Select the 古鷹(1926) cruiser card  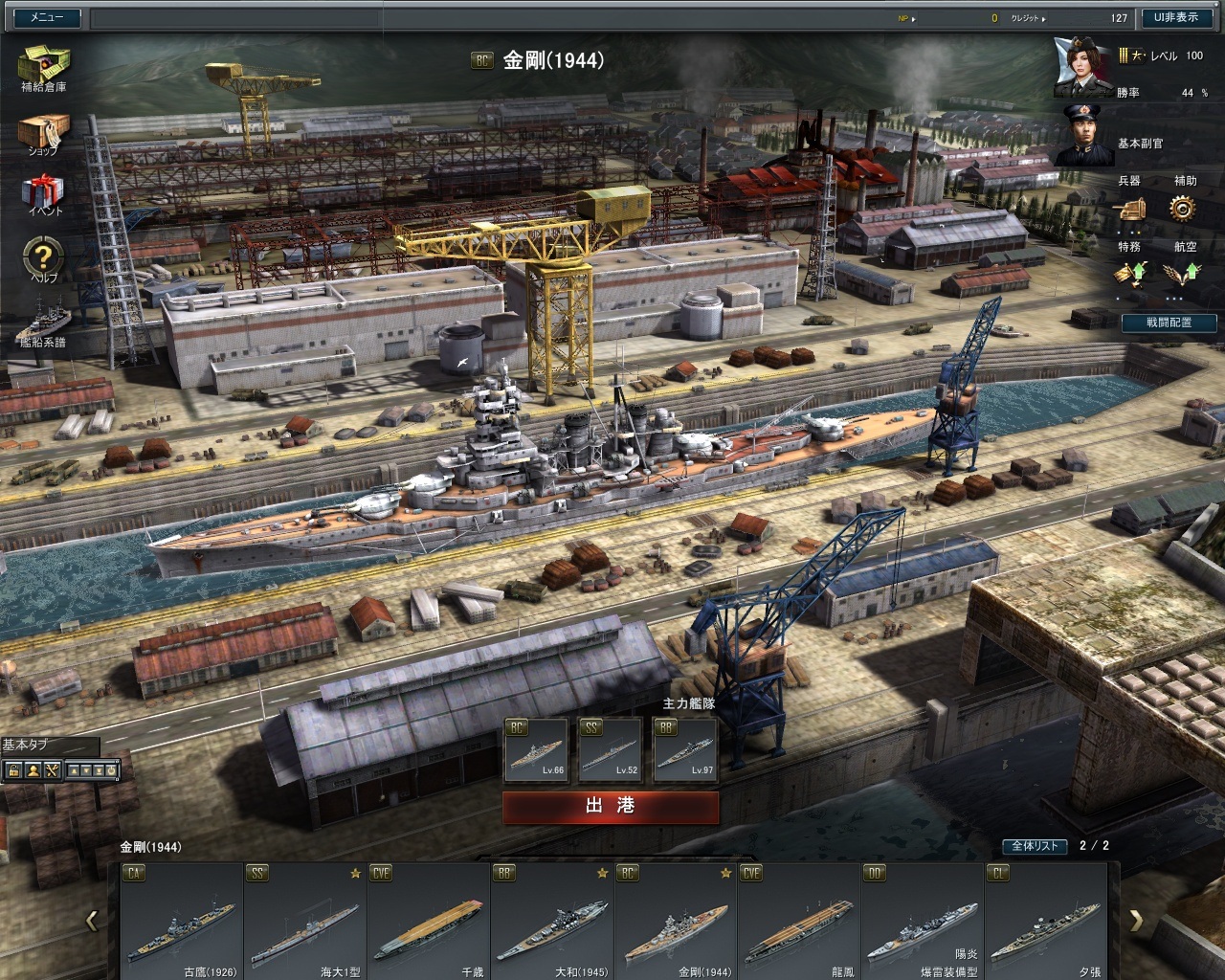(182, 921)
